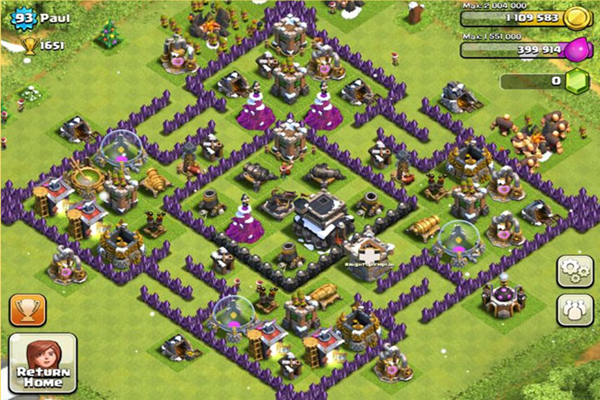600x400 pixels.
Task: Tap the gold coin resource icon
Action: click(576, 17)
